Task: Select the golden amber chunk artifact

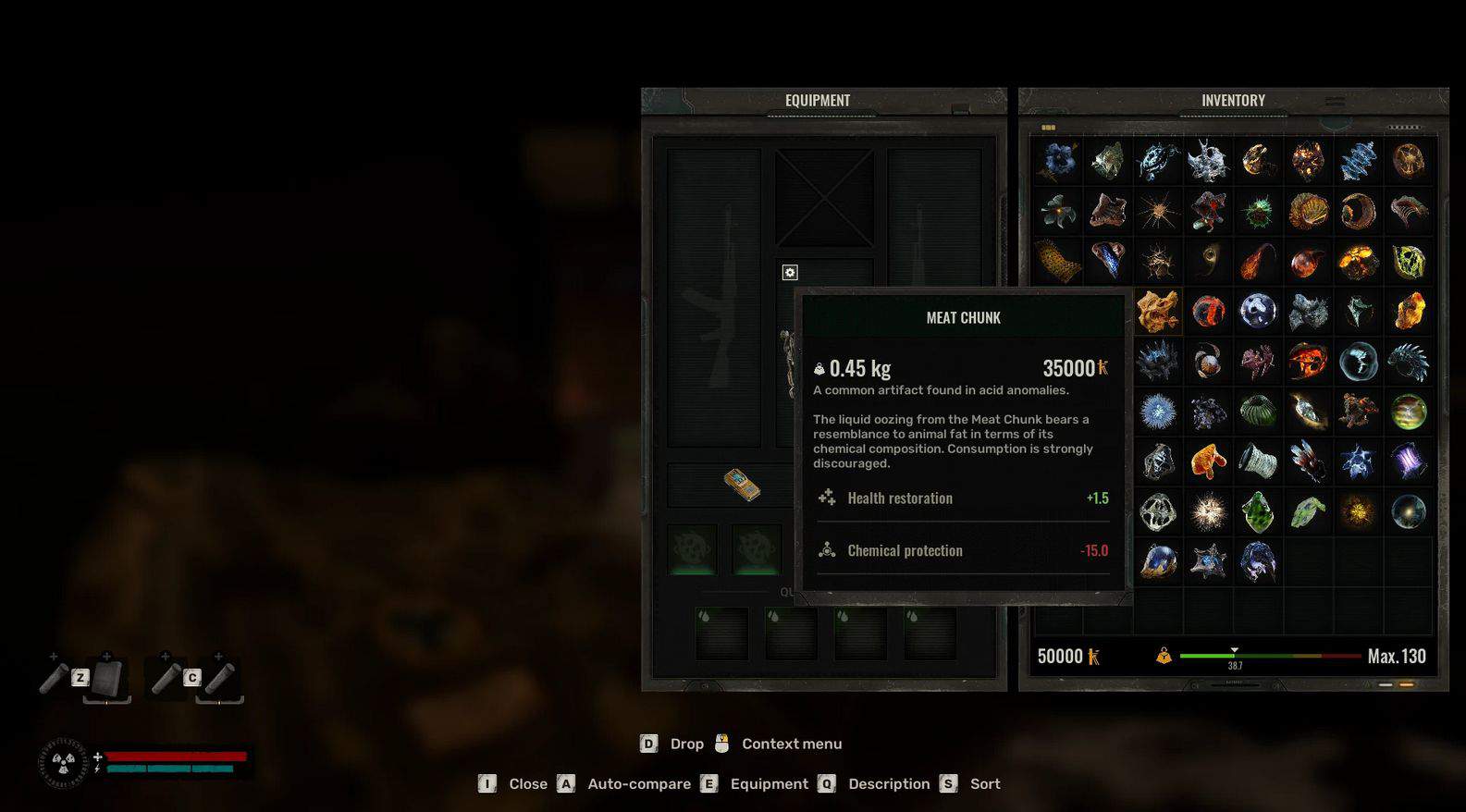Action: pyautogui.click(x=1408, y=311)
